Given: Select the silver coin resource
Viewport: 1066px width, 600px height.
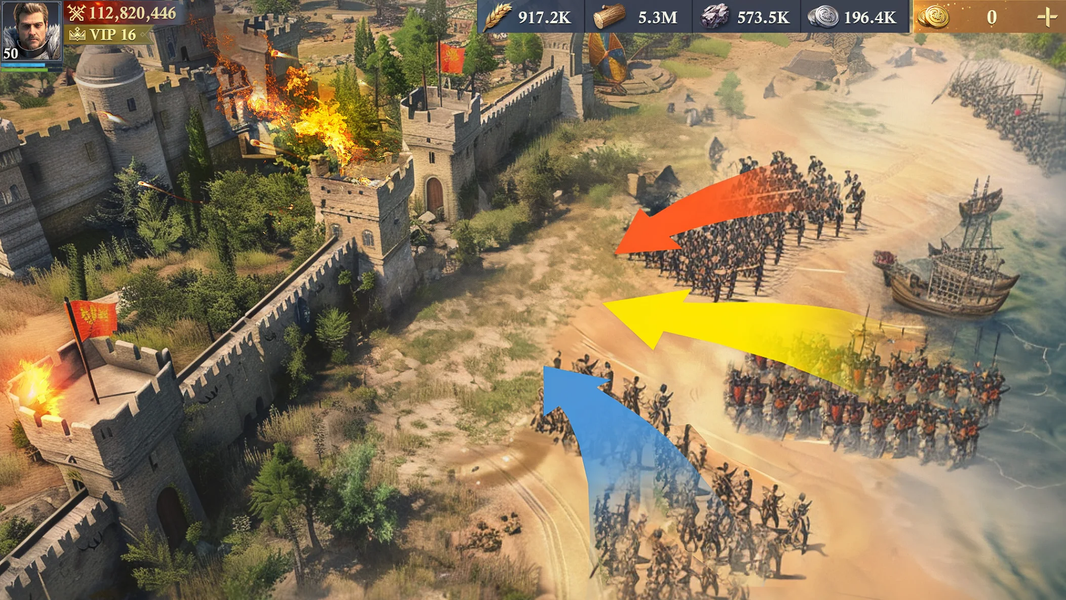Looking at the screenshot, I should [824, 16].
